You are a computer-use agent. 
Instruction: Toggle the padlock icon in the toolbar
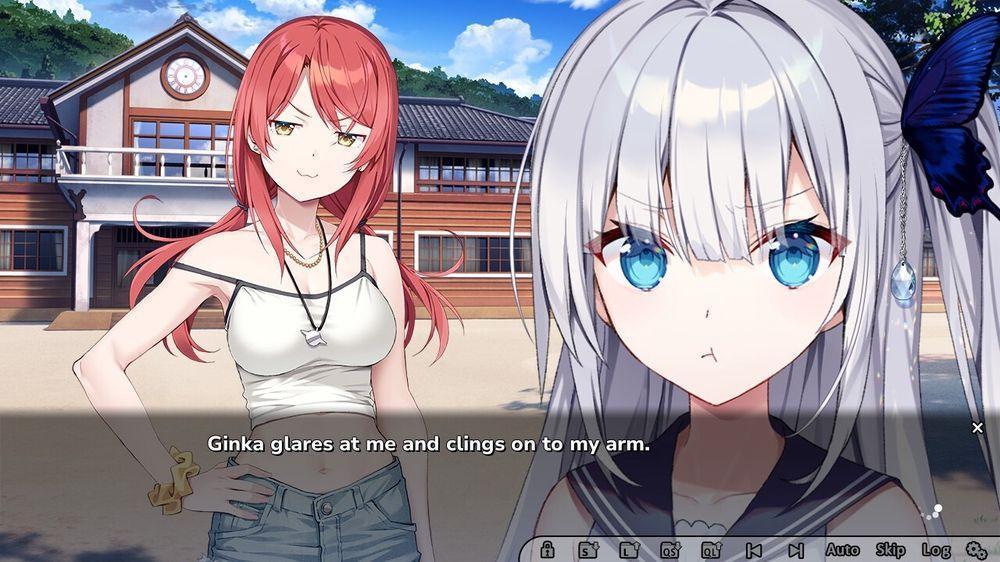coord(547,549)
